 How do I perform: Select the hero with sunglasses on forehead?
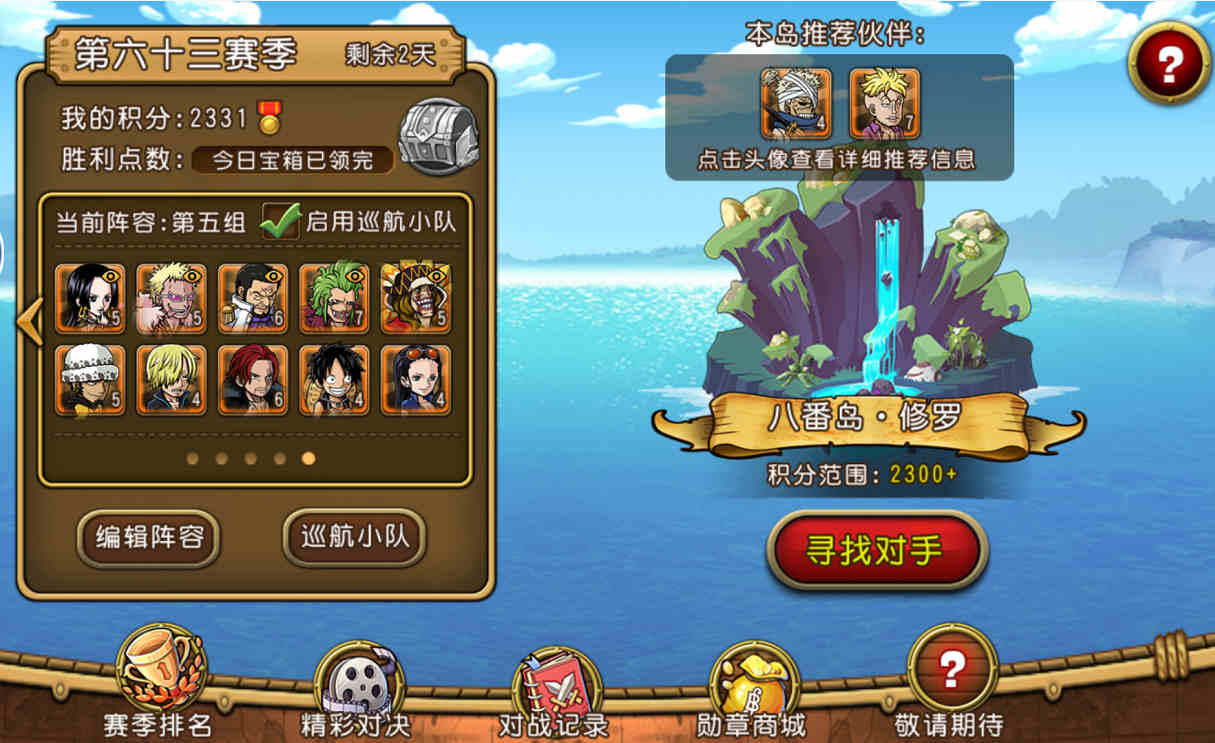point(416,380)
